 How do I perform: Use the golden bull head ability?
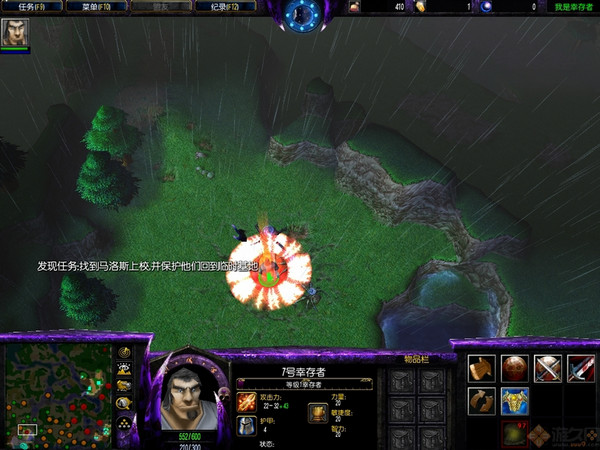point(515,401)
